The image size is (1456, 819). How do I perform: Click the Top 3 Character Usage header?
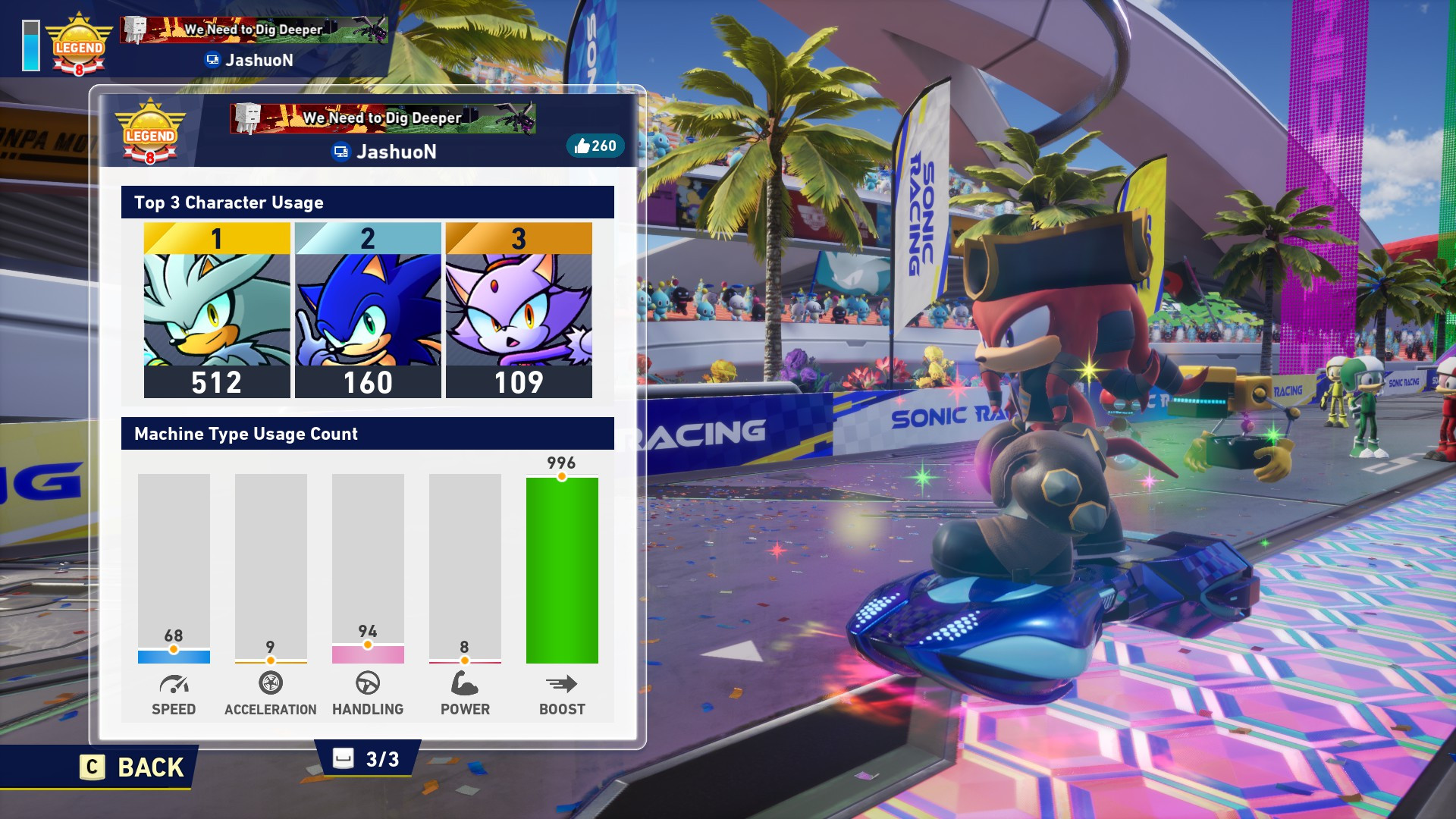(228, 202)
